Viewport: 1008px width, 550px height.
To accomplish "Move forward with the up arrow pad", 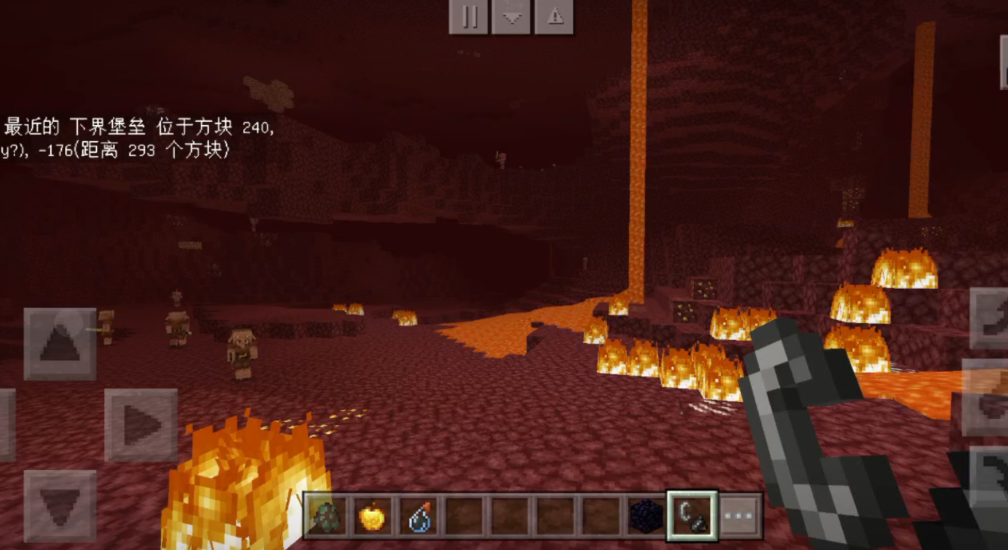I will [x=60, y=344].
